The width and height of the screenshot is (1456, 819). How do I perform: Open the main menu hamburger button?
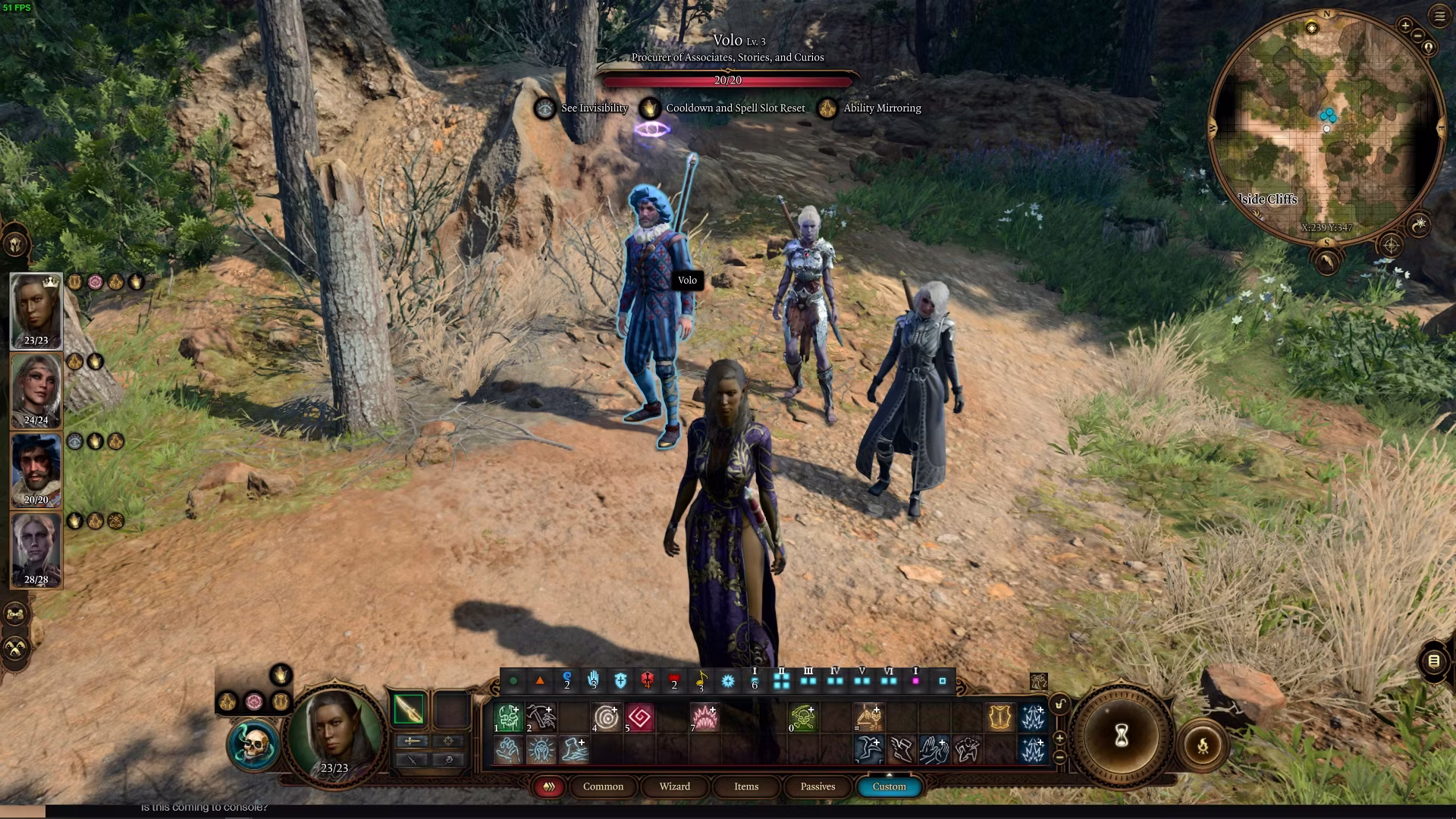click(1439, 16)
